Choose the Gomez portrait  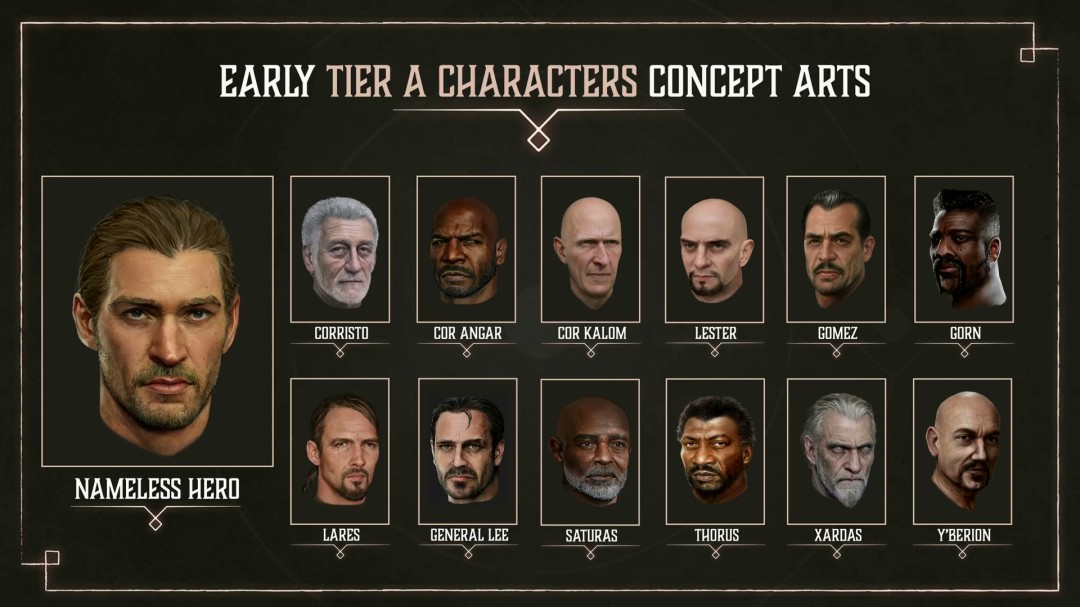point(836,249)
